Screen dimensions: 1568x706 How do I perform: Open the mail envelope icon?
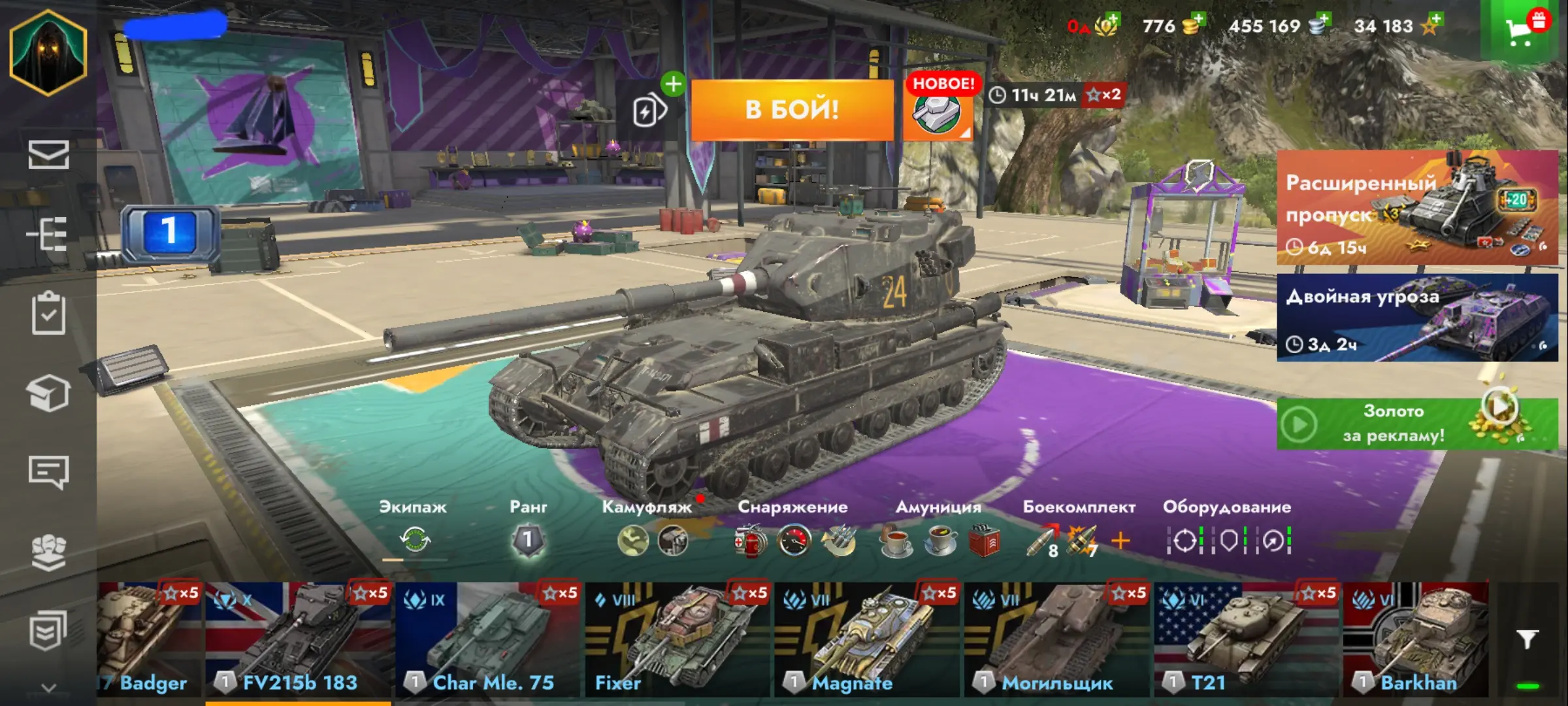click(x=48, y=155)
